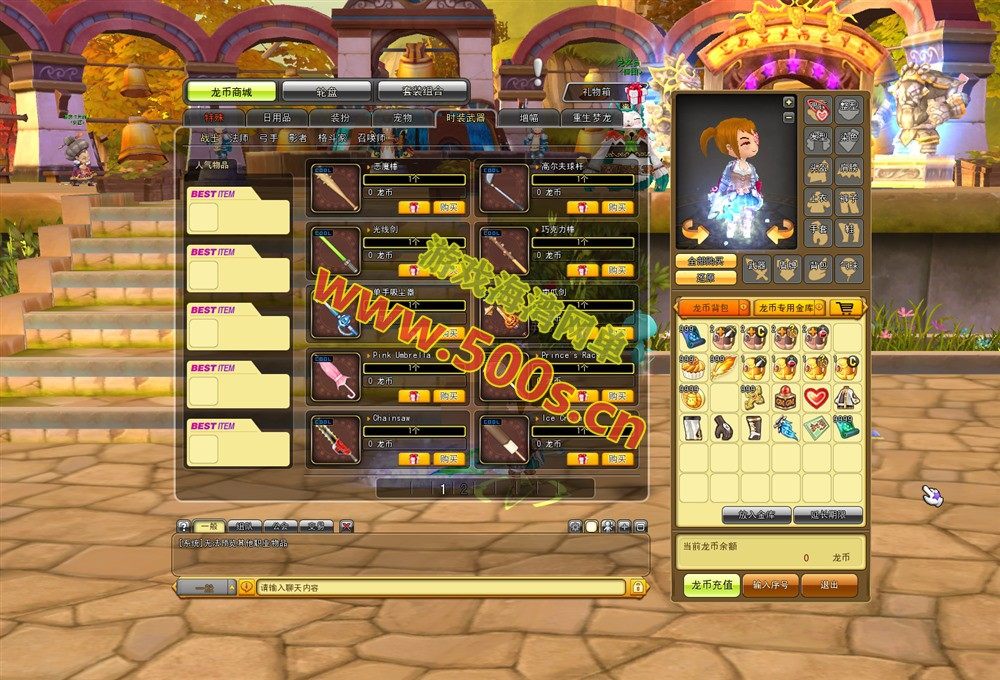Purchase the Chainsaw weapon
This screenshot has height=680, width=1000.
450,459
